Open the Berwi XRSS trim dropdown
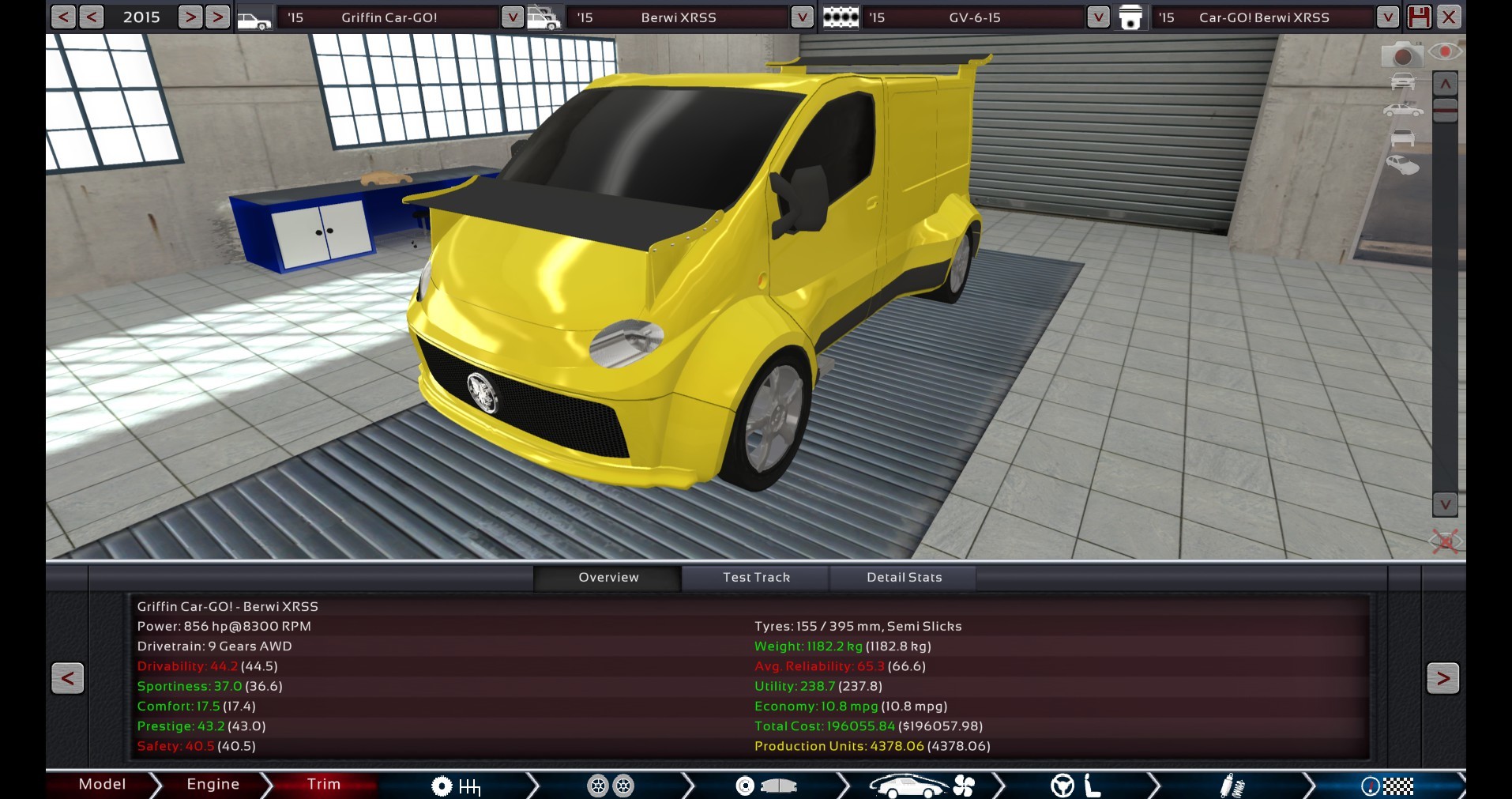The height and width of the screenshot is (799, 1512). (x=801, y=17)
